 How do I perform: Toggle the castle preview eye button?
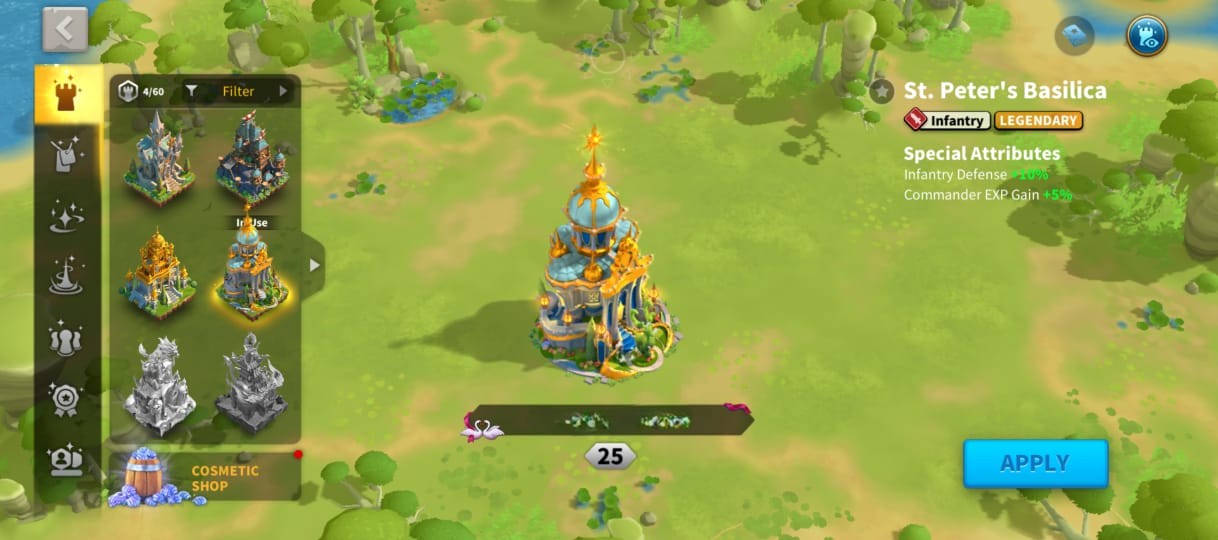pyautogui.click(x=1146, y=36)
